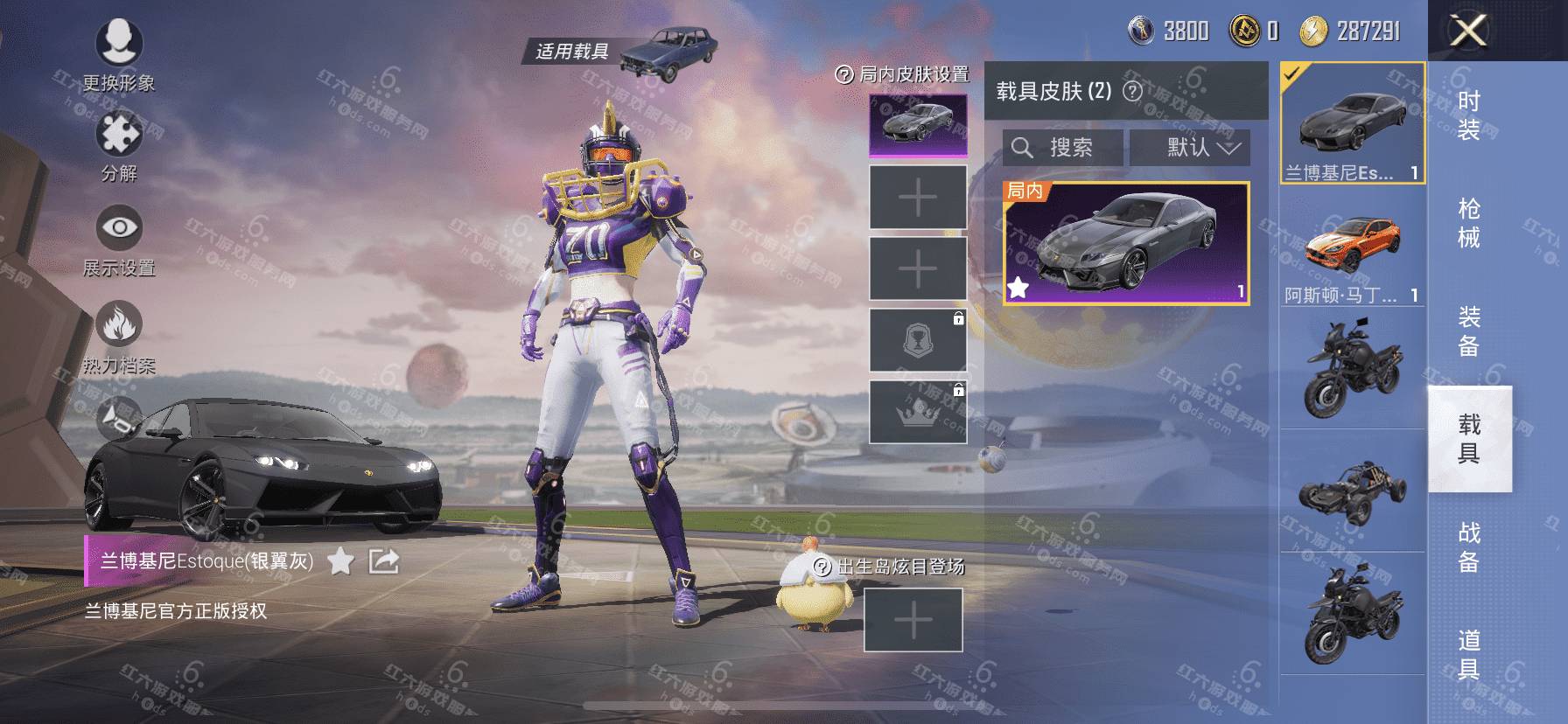Image resolution: width=1568 pixels, height=724 pixels.
Task: Switch to the 道具 items tab
Action: pyautogui.click(x=1469, y=654)
